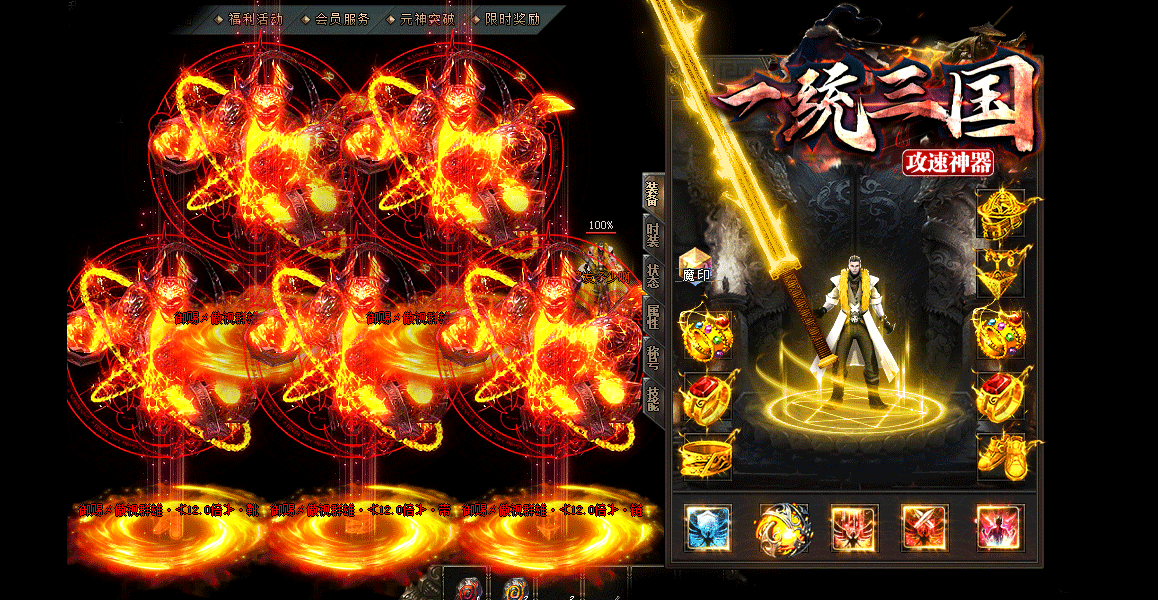Screen dimensions: 1158x600
Task: Switch to the 时装 fashion tab
Action: tap(652, 235)
